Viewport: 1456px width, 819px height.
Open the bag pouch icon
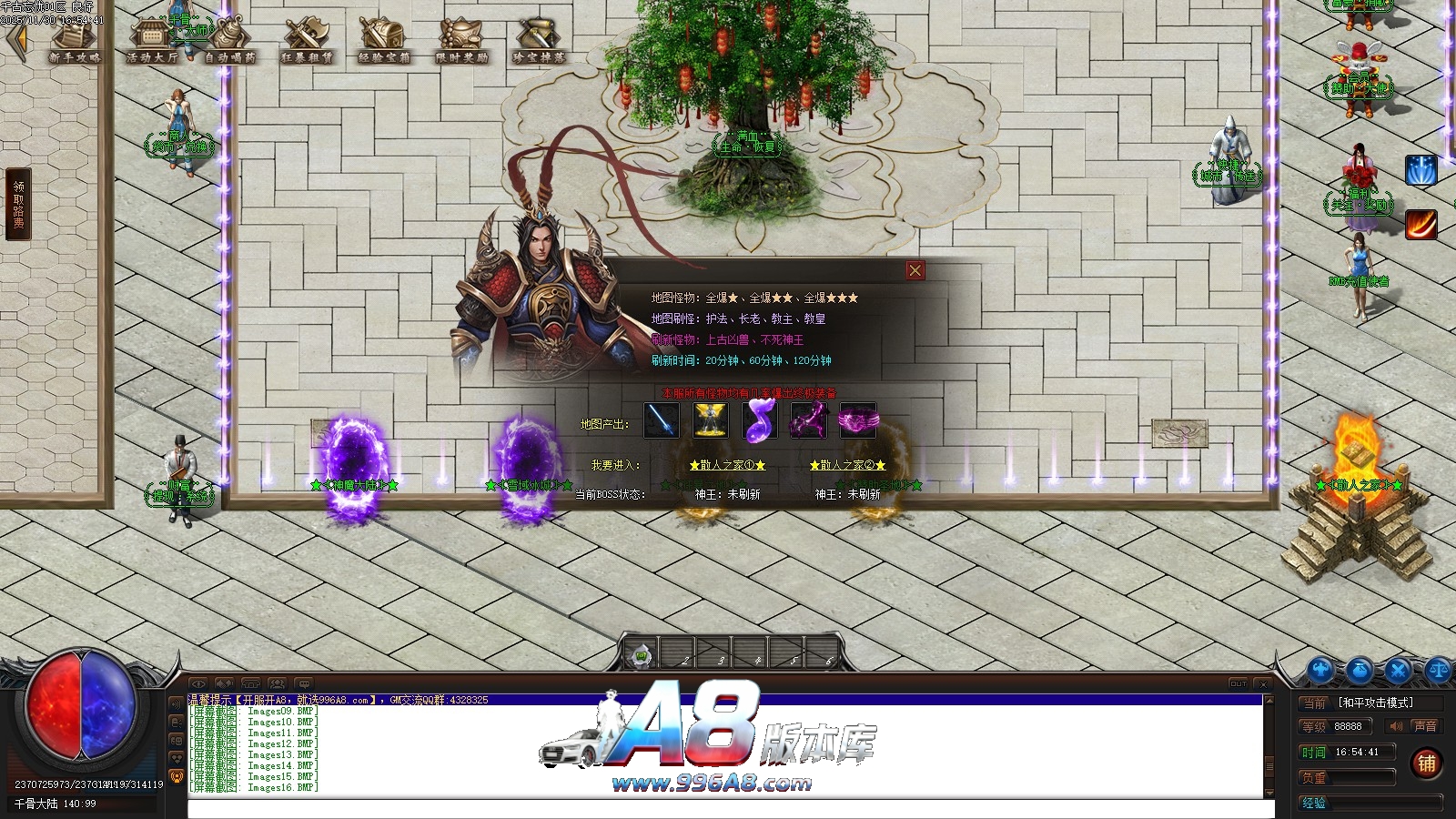click(x=1360, y=671)
